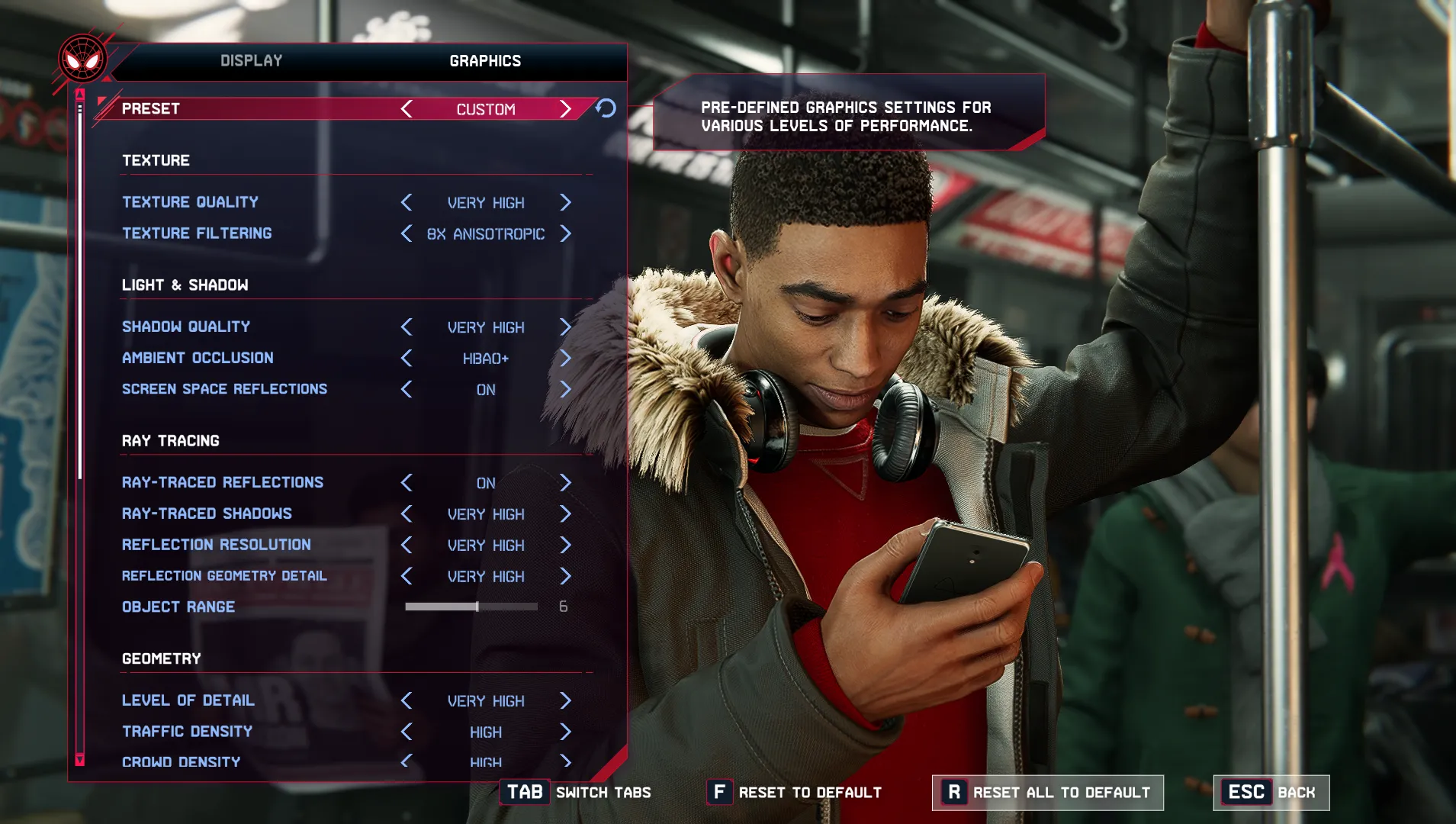Lower Ray-Traced Shadows with the left arrow
Image resolution: width=1456 pixels, height=824 pixels.
407,513
